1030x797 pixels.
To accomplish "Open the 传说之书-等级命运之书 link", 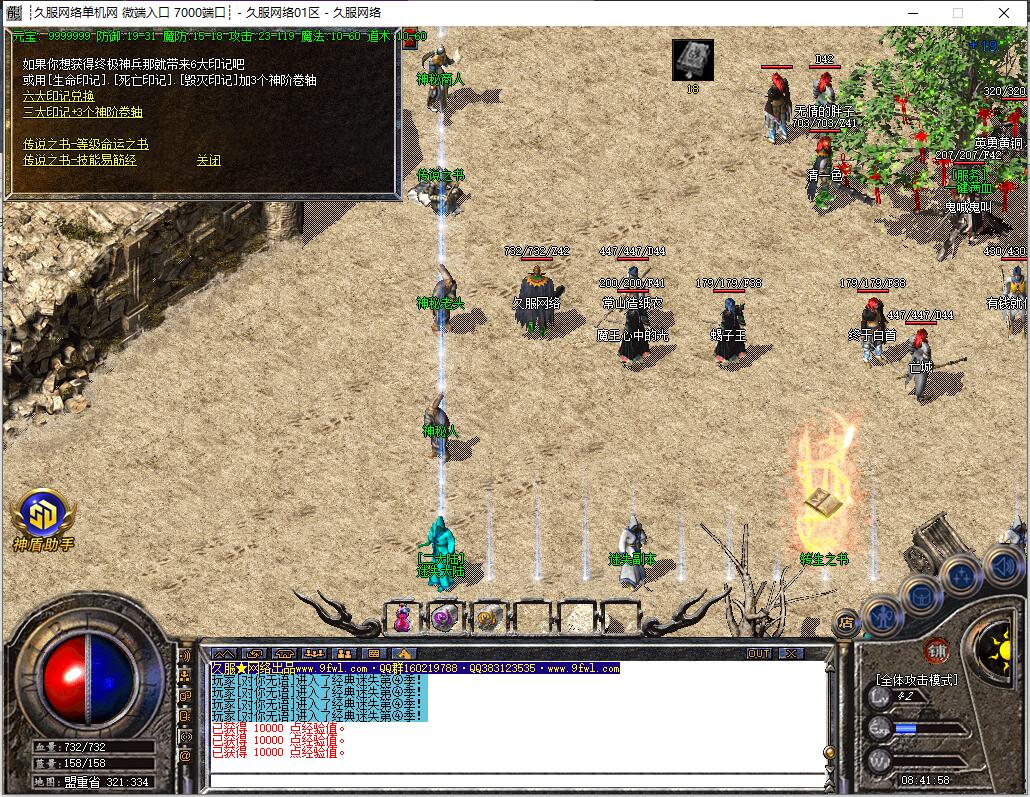I will [85, 144].
